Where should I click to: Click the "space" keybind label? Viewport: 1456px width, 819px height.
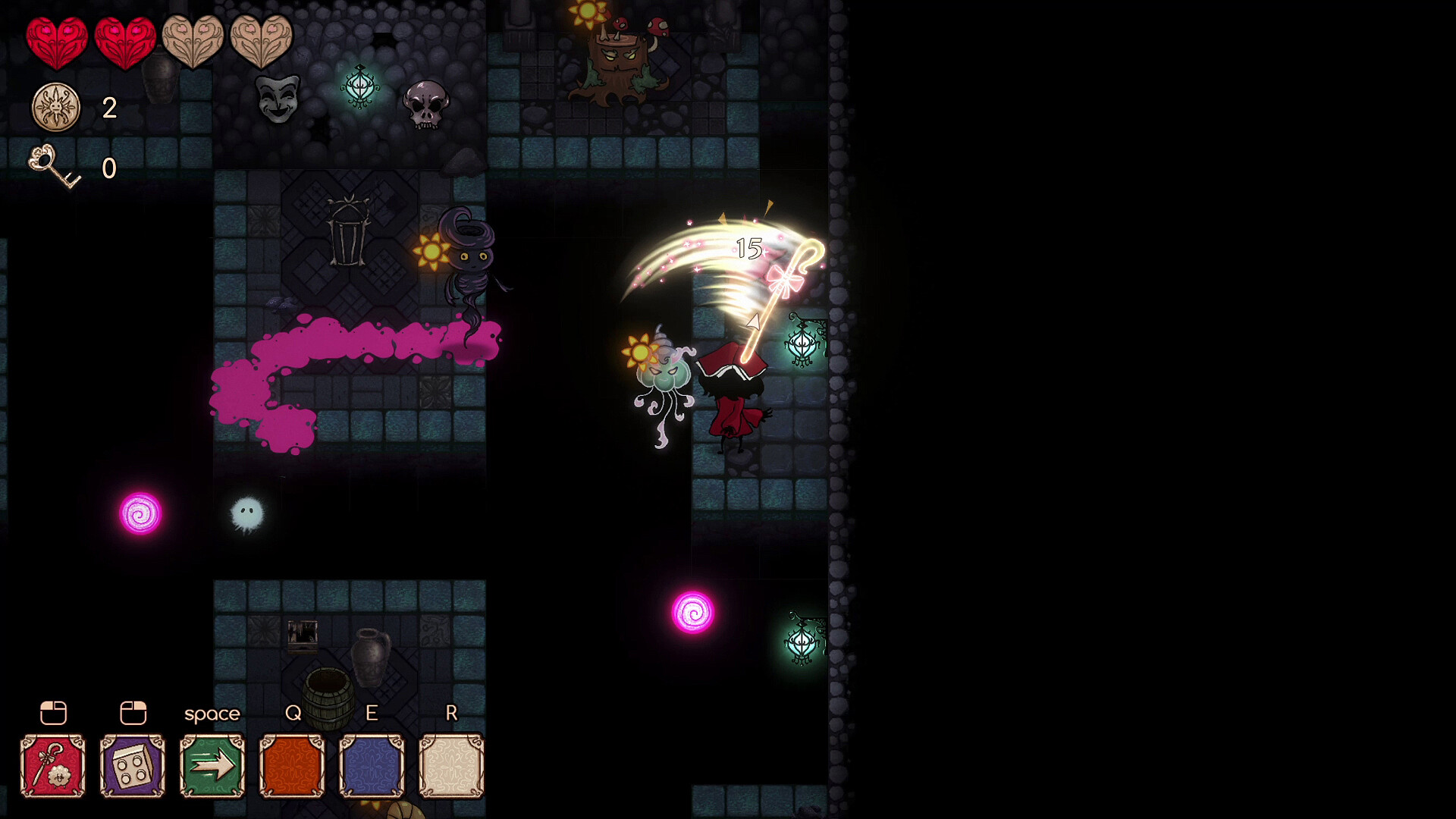click(x=212, y=713)
